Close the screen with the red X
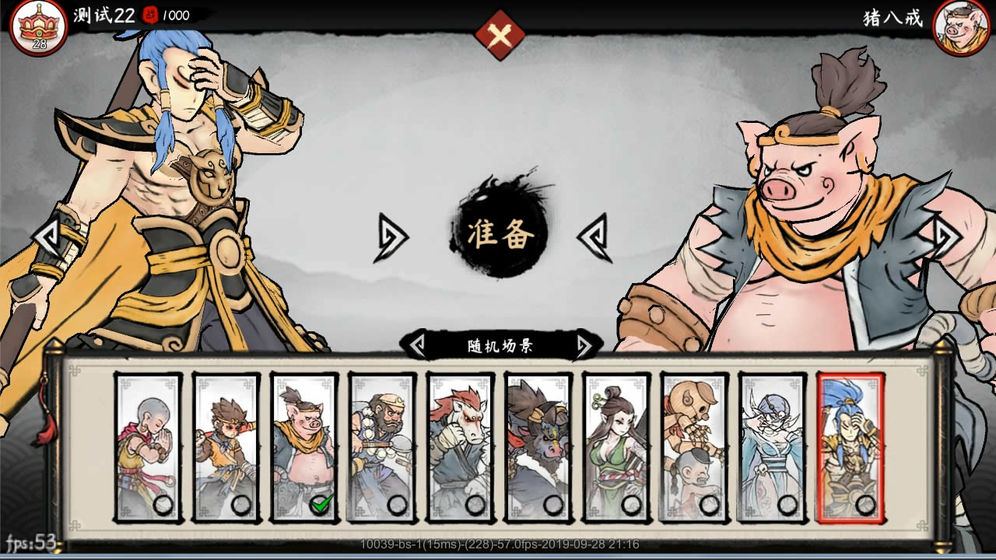 click(x=500, y=36)
